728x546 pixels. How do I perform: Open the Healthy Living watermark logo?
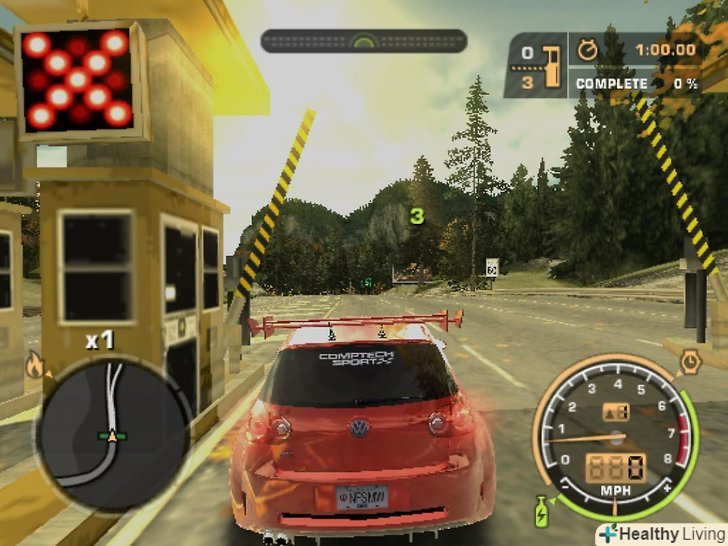[660, 533]
